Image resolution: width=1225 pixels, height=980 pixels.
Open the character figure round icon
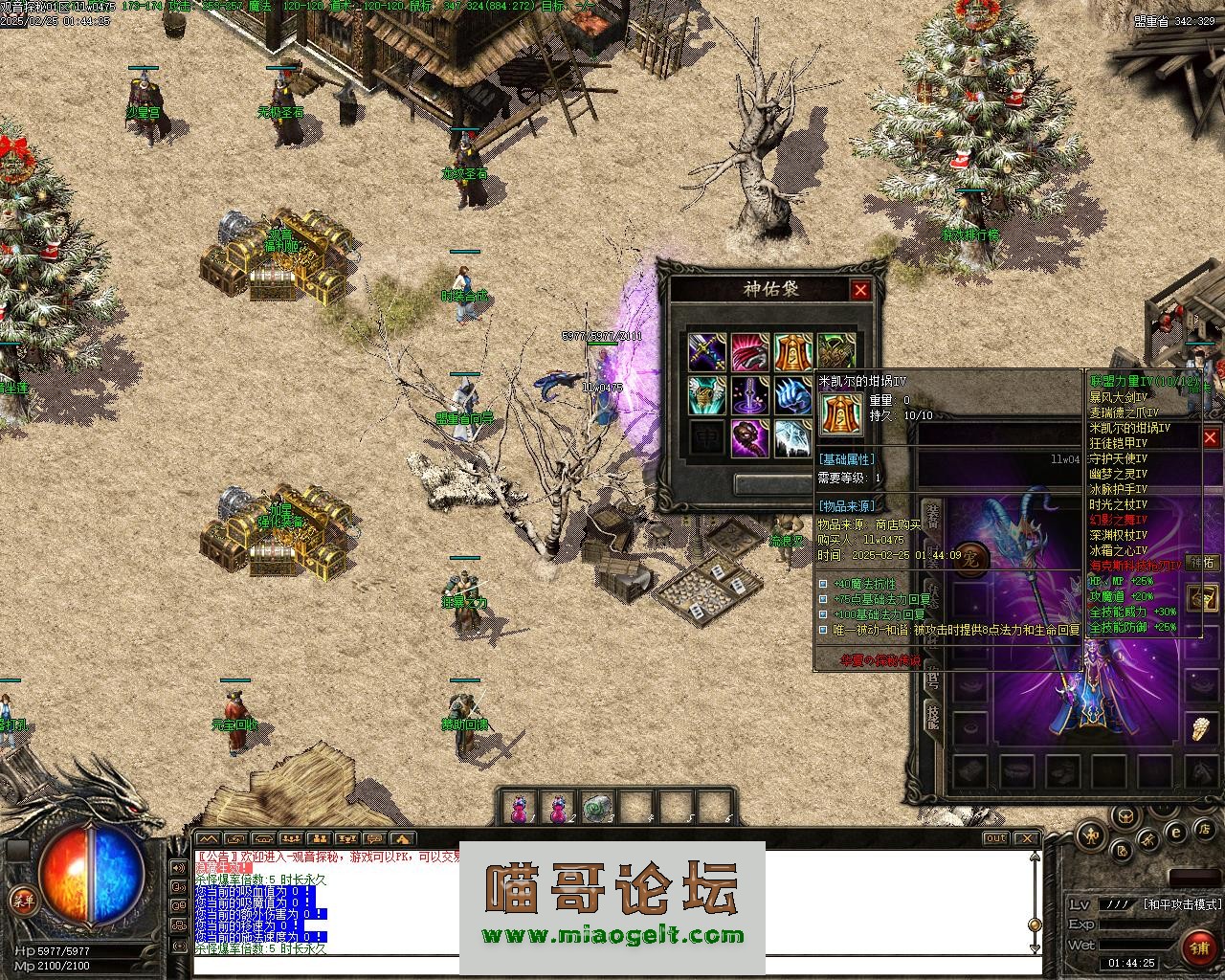point(1090,836)
